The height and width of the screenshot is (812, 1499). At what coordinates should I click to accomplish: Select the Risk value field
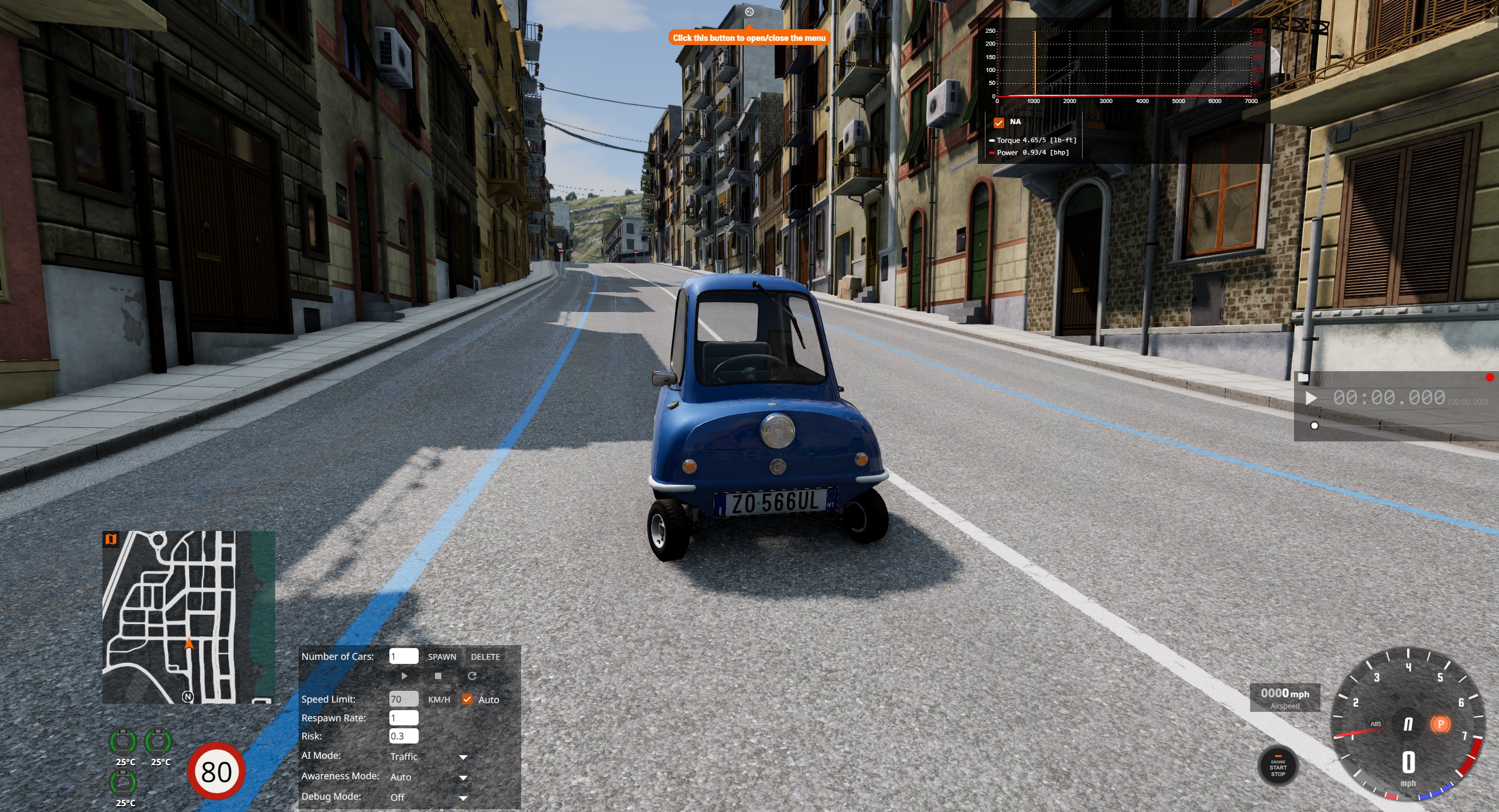[403, 736]
